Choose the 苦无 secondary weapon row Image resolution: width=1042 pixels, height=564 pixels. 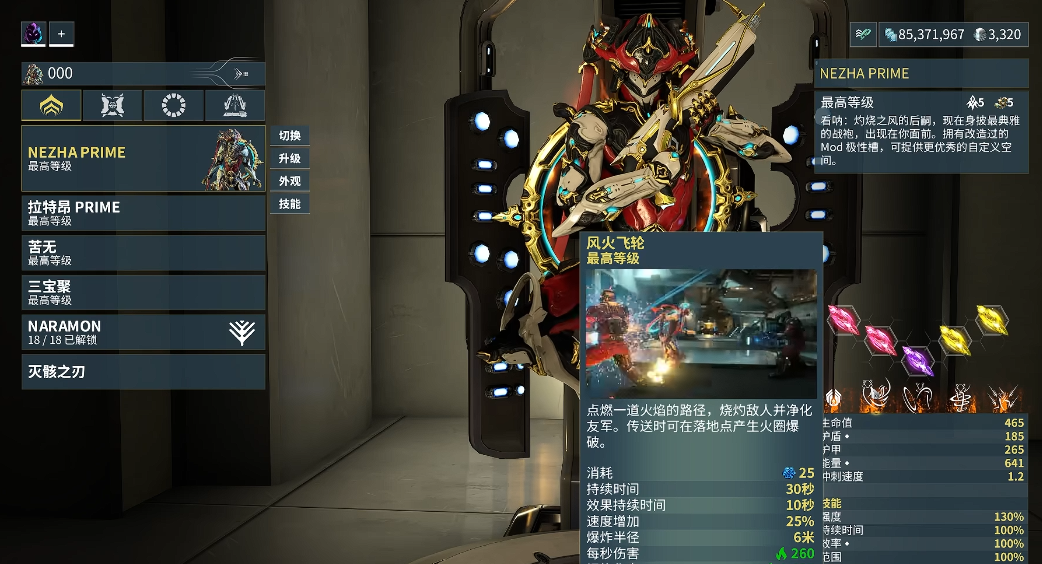(x=143, y=253)
